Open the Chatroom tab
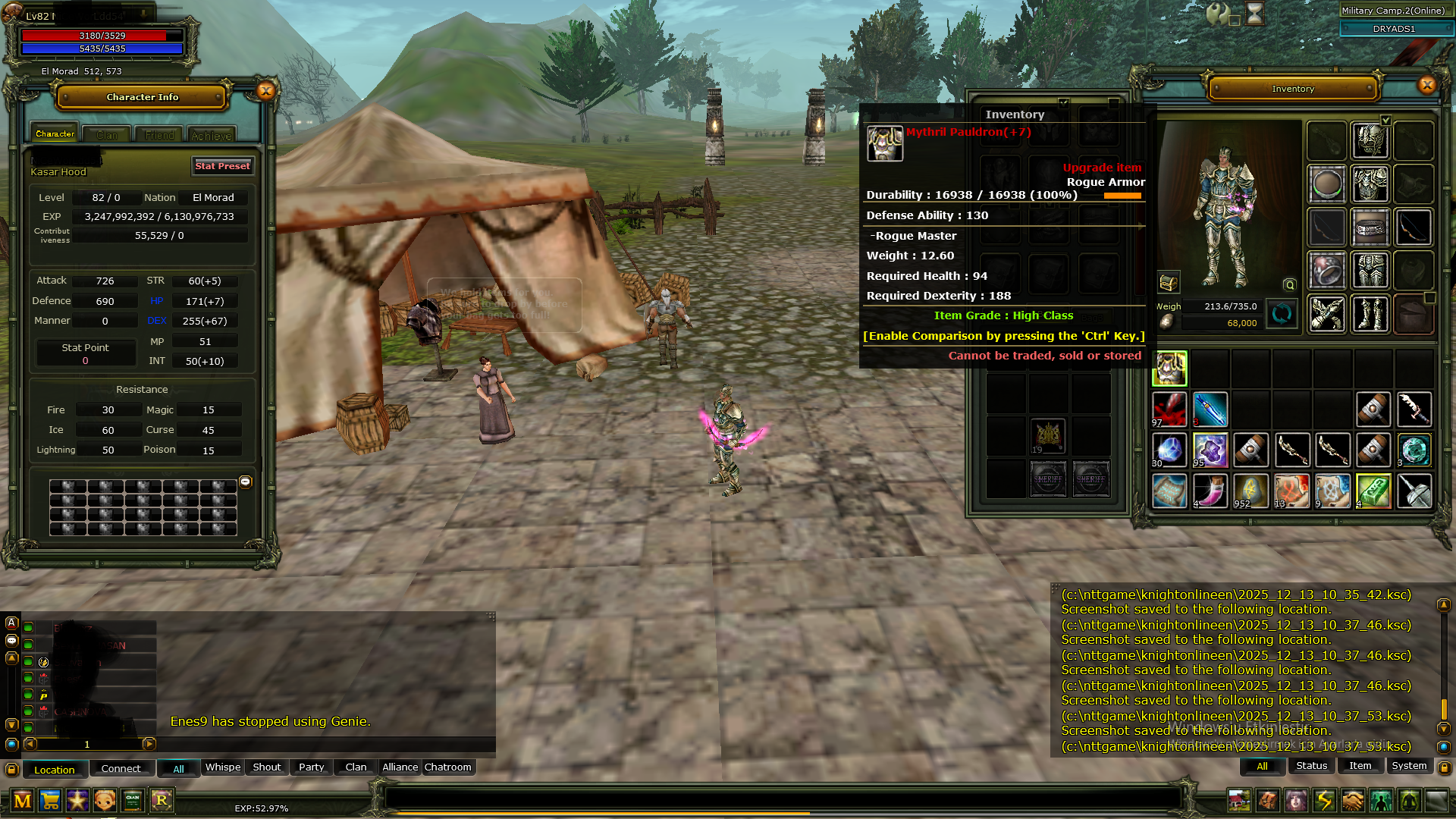Image resolution: width=1456 pixels, height=819 pixels. pyautogui.click(x=447, y=767)
